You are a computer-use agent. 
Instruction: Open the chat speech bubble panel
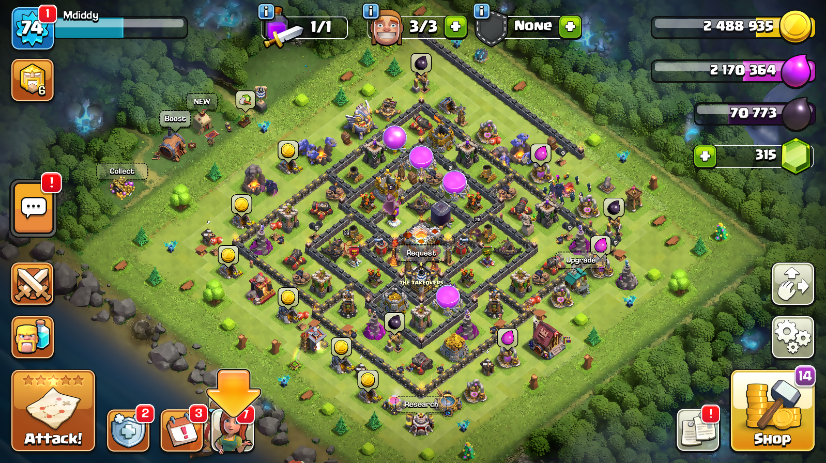click(x=33, y=208)
